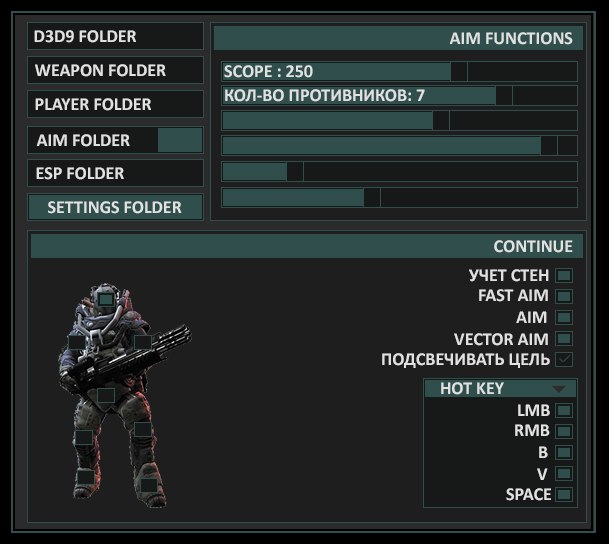
Task: Open the D3D9 FOLDER tab
Action: 115,37
